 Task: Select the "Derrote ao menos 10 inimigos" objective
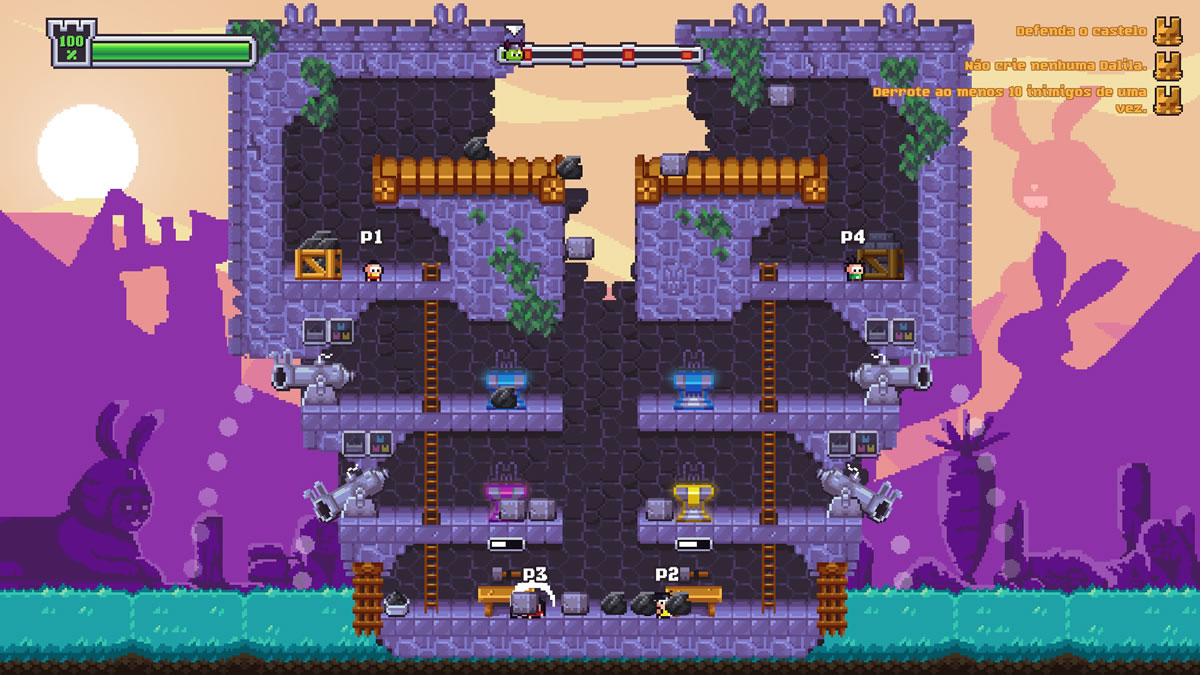[1010, 99]
